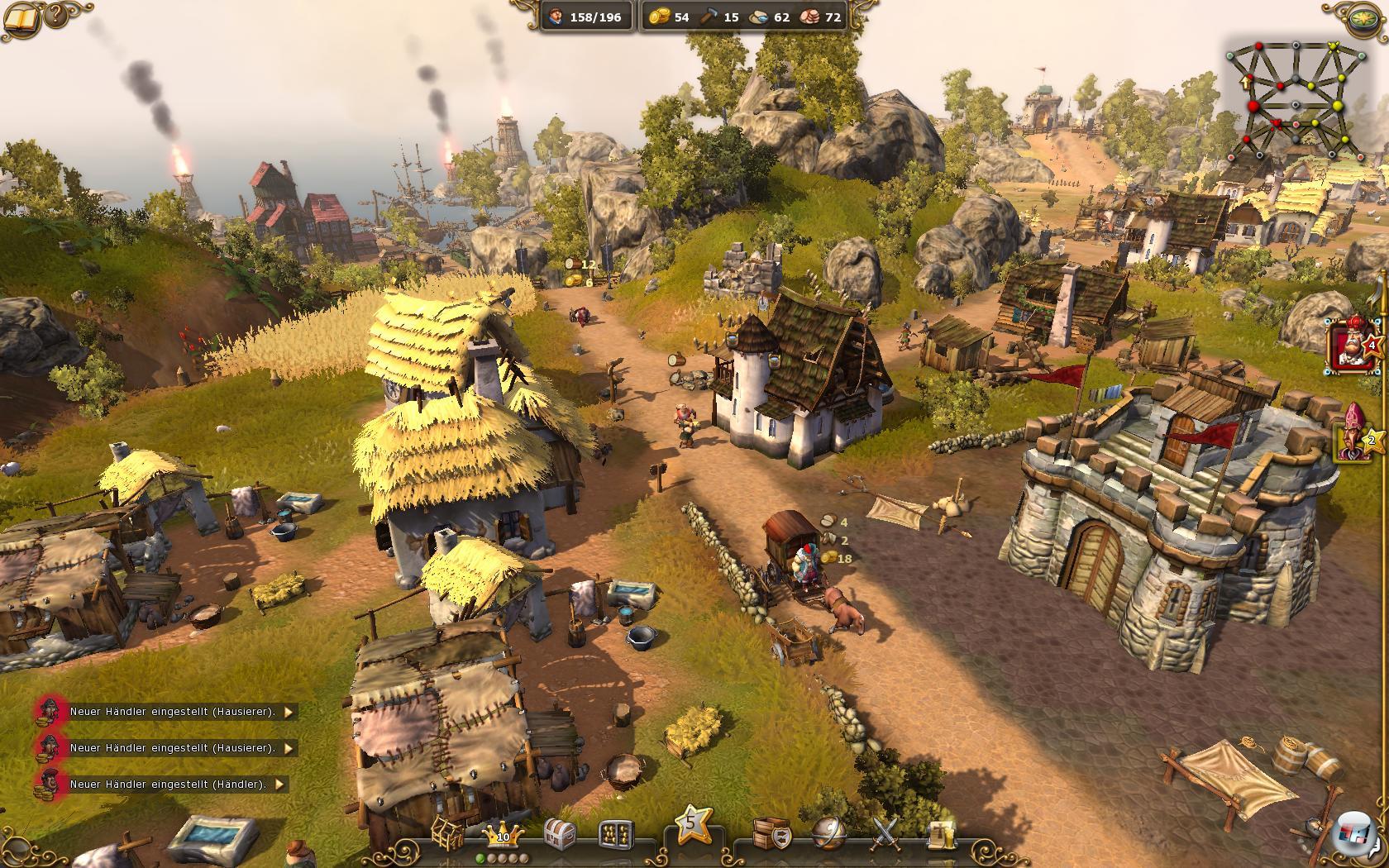Select the red king opponent portrait
The width and height of the screenshot is (1389, 868).
coord(1350,345)
